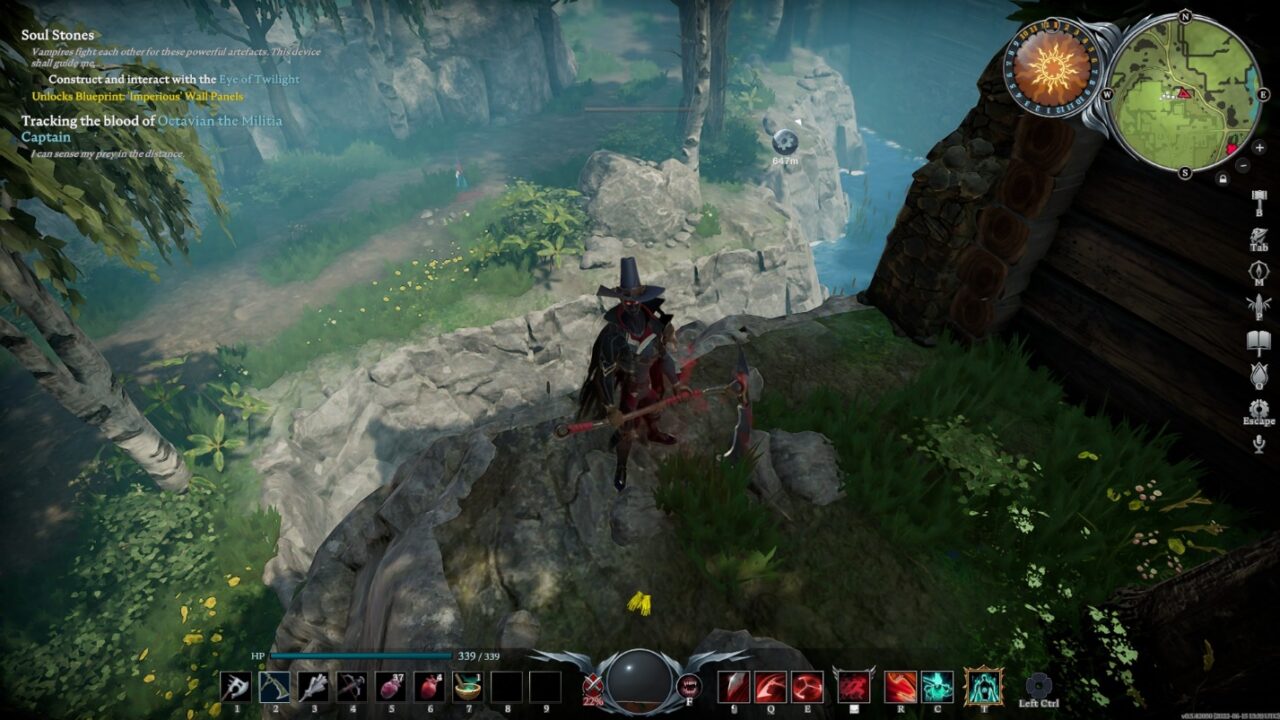The image size is (1280, 720).
Task: Open the open-book journal icon
Action: 1258,342
